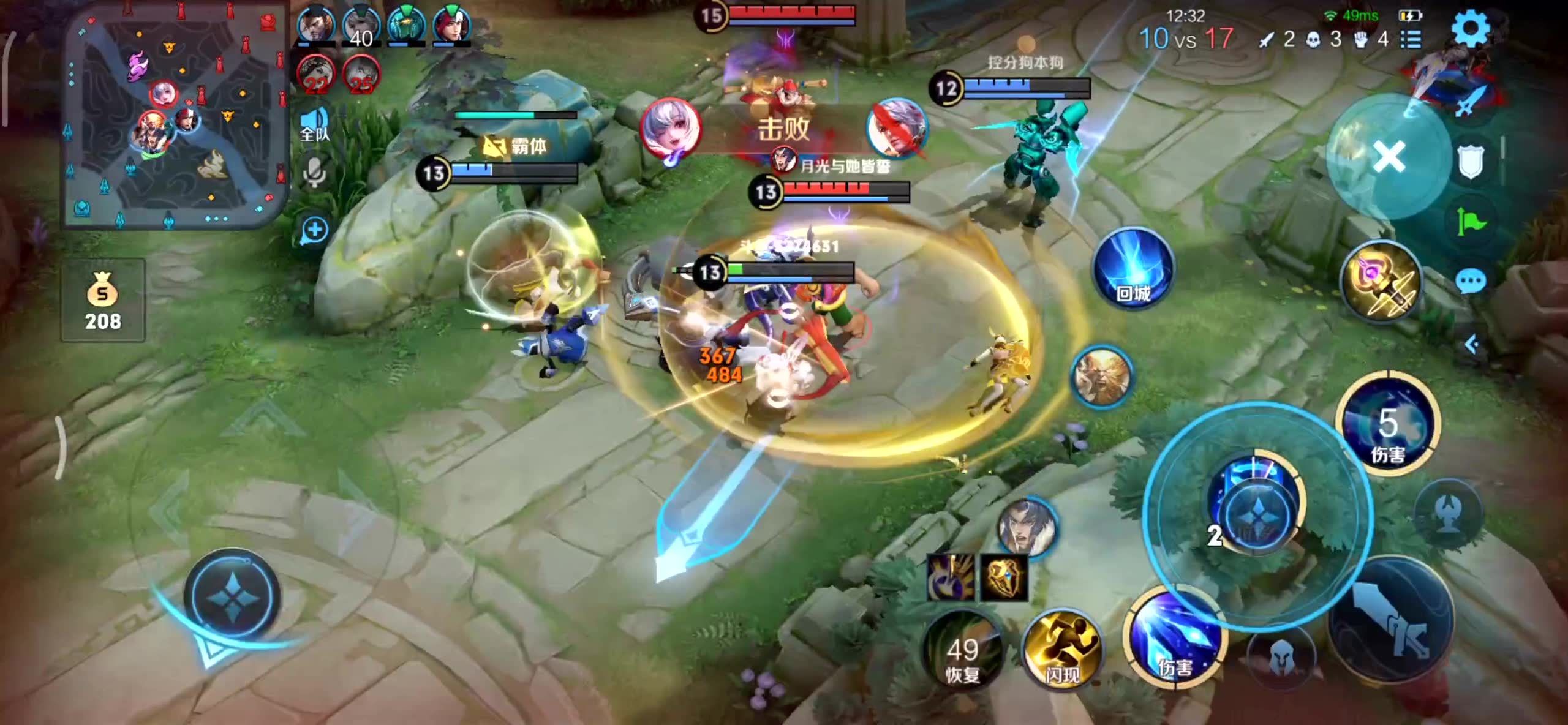Image resolution: width=1568 pixels, height=725 pixels.
Task: Toggle the microphone icon
Action: click(x=315, y=172)
